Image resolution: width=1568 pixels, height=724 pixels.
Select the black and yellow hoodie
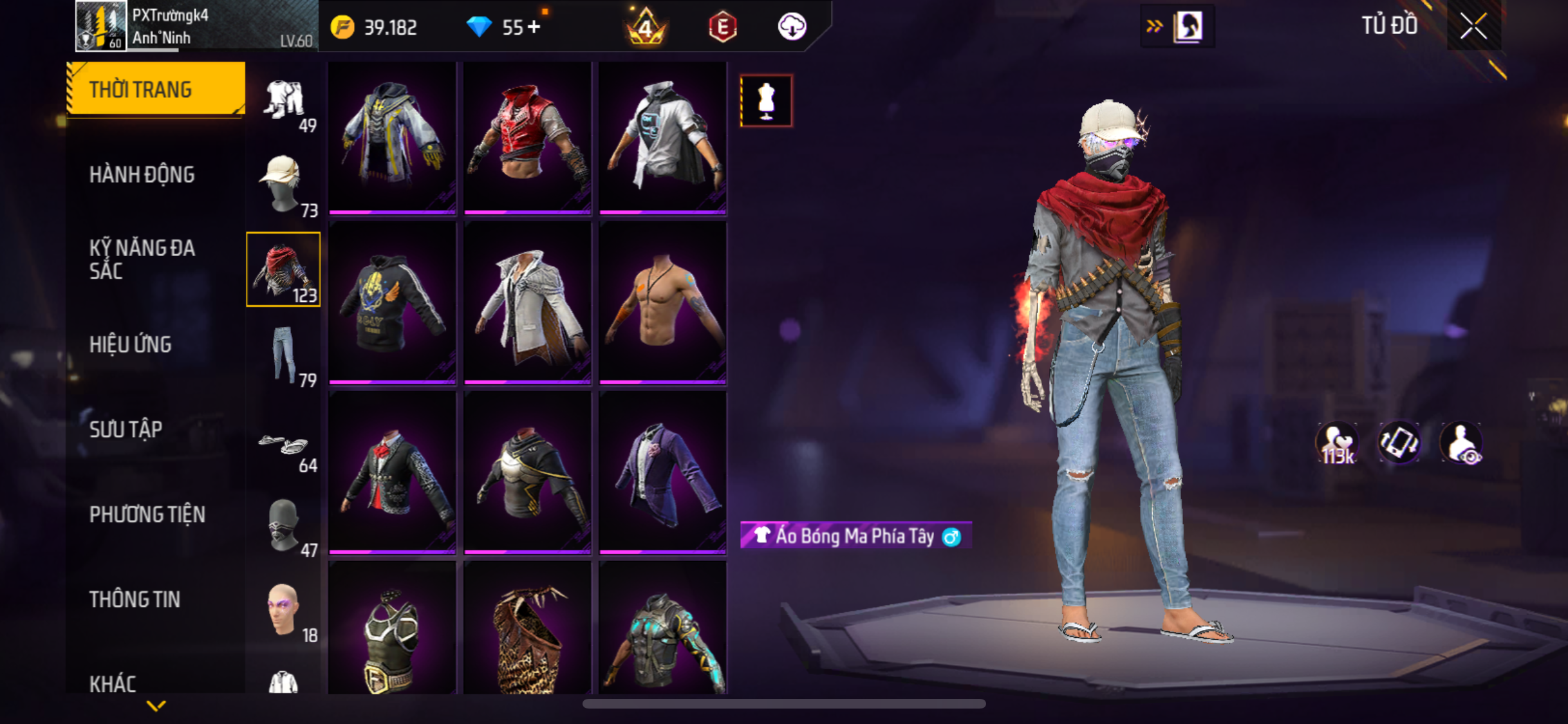(x=392, y=303)
